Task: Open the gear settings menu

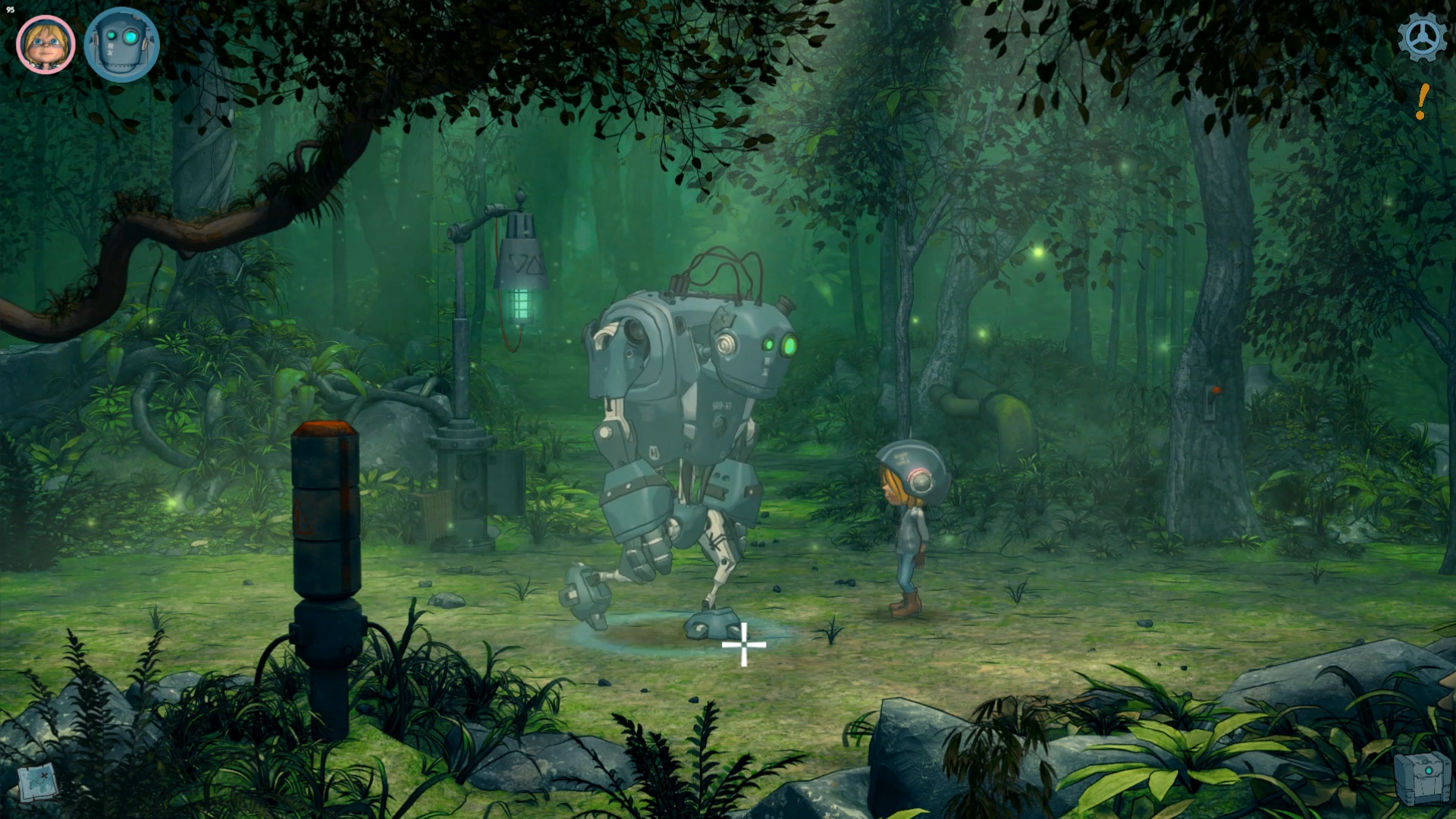Action: [x=1422, y=37]
